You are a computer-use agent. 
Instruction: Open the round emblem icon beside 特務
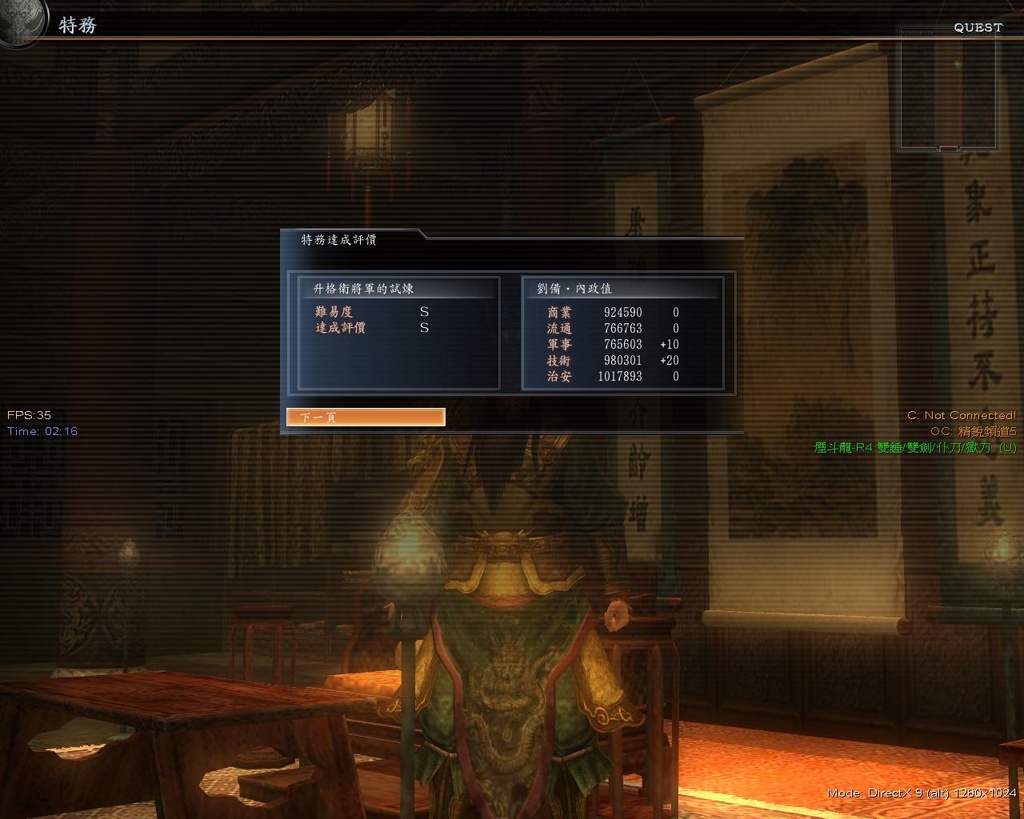point(22,21)
